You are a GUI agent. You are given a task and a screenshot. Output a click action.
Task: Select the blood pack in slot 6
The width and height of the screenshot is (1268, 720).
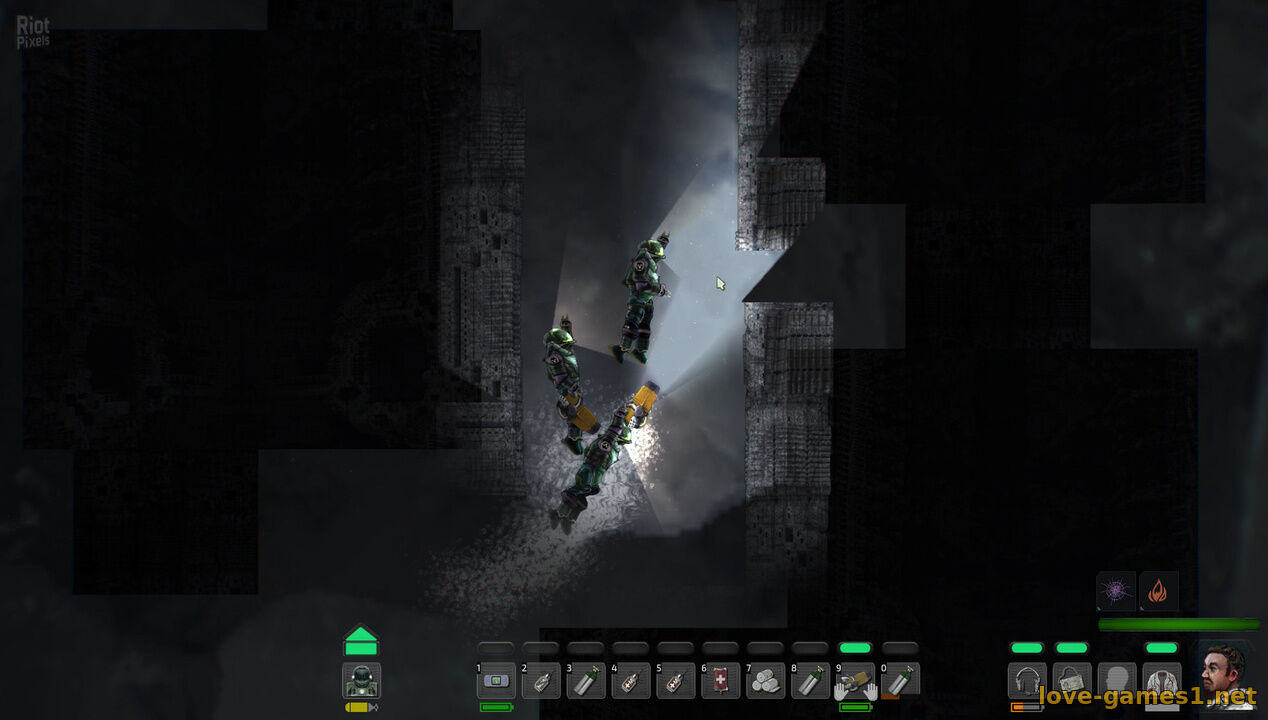click(x=721, y=681)
